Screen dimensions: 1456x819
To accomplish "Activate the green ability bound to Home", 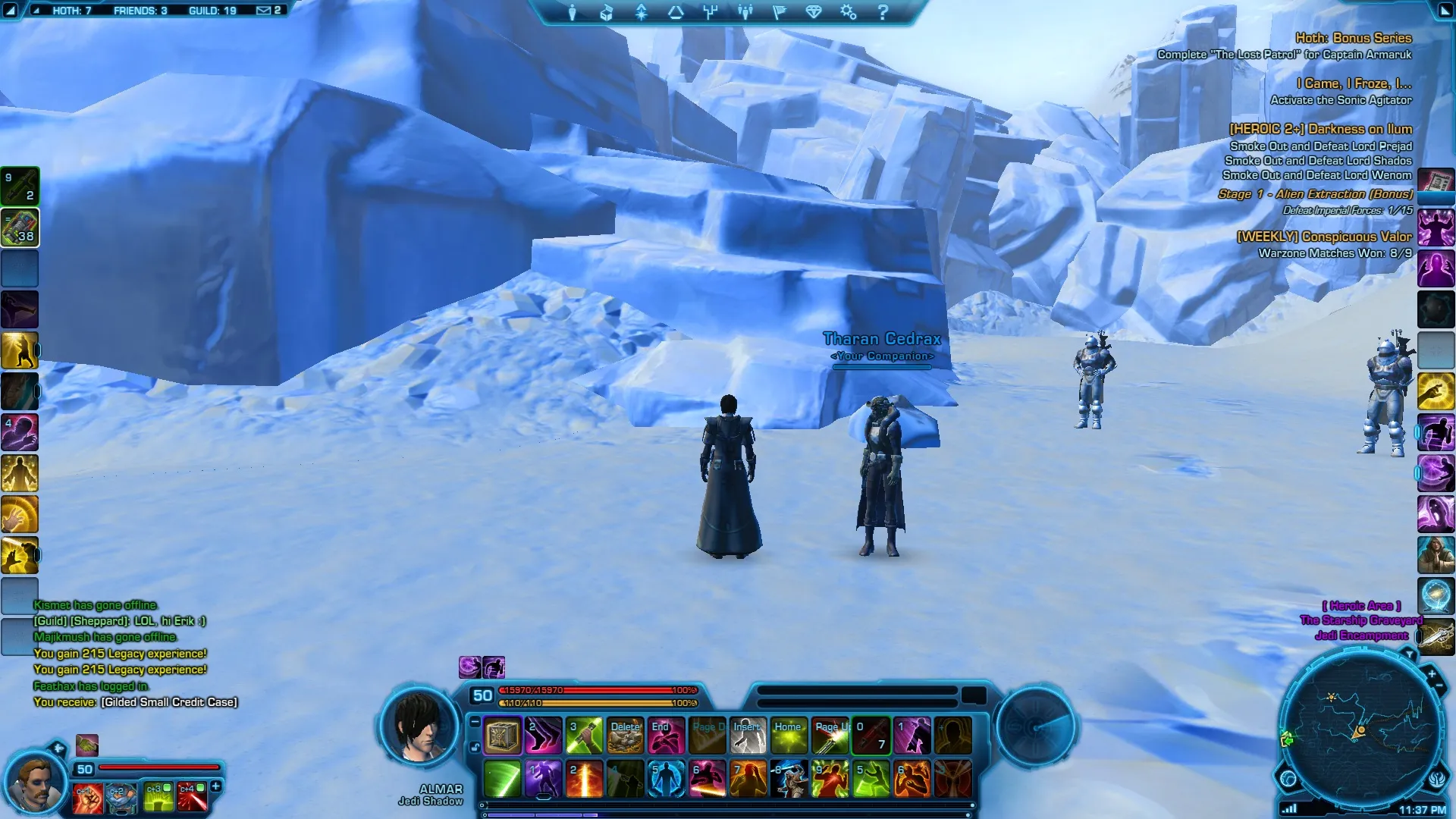I will click(x=789, y=736).
